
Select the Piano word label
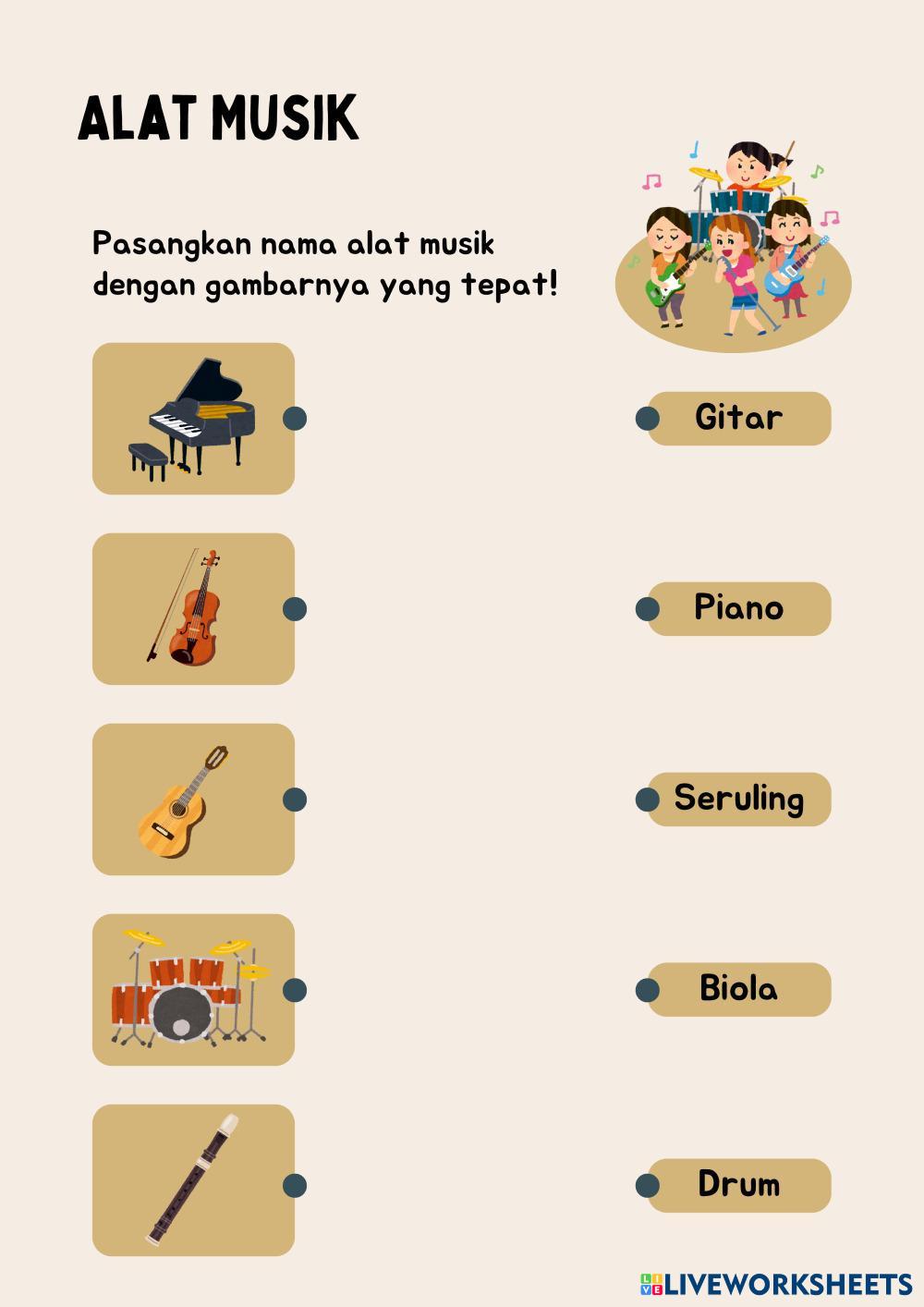coord(738,608)
